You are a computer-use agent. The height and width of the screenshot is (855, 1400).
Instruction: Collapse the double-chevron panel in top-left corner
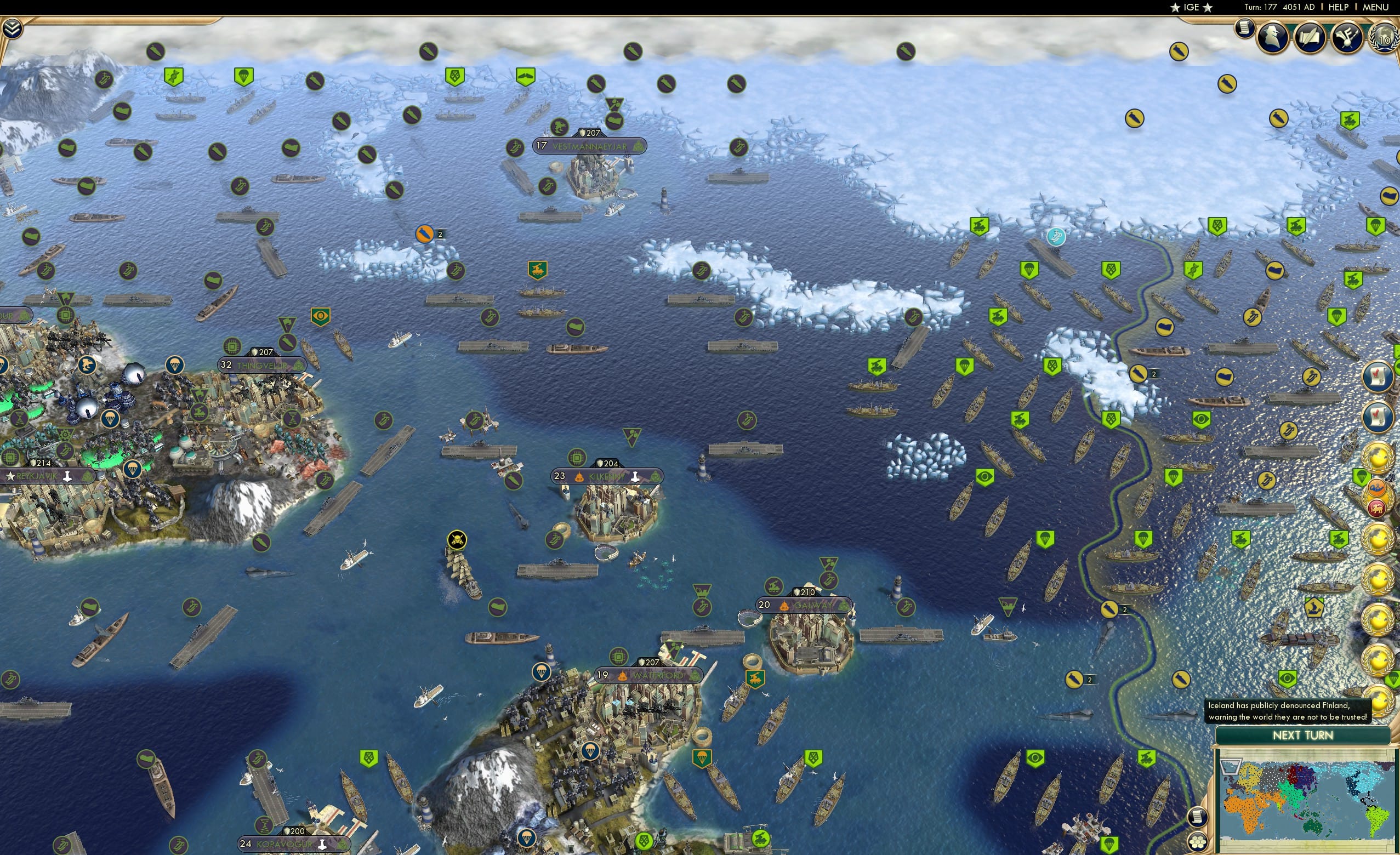[12, 27]
